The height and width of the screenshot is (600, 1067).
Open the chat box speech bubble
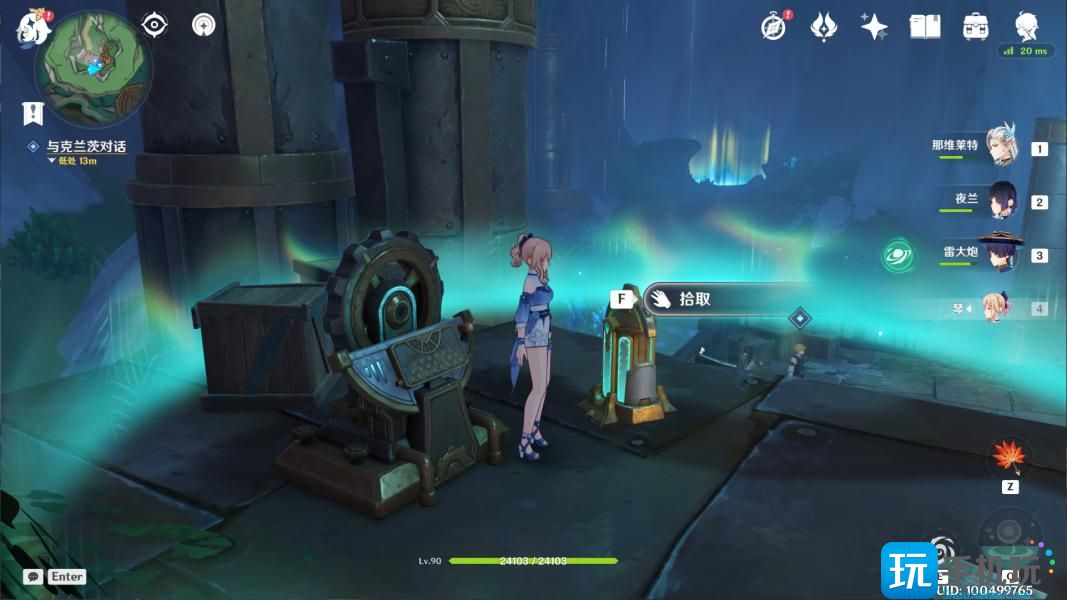(33, 577)
